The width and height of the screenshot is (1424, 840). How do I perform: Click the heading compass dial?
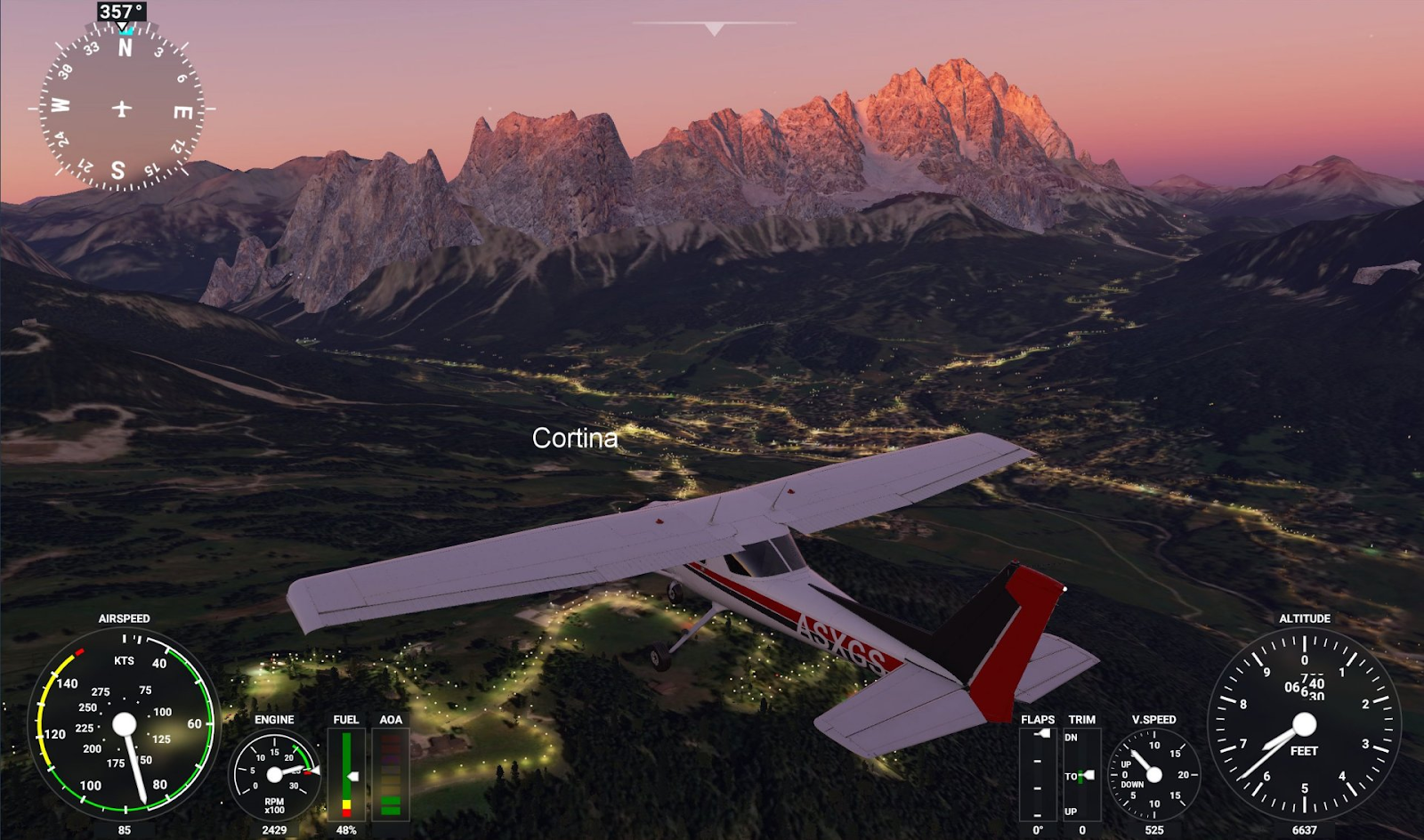point(122,109)
